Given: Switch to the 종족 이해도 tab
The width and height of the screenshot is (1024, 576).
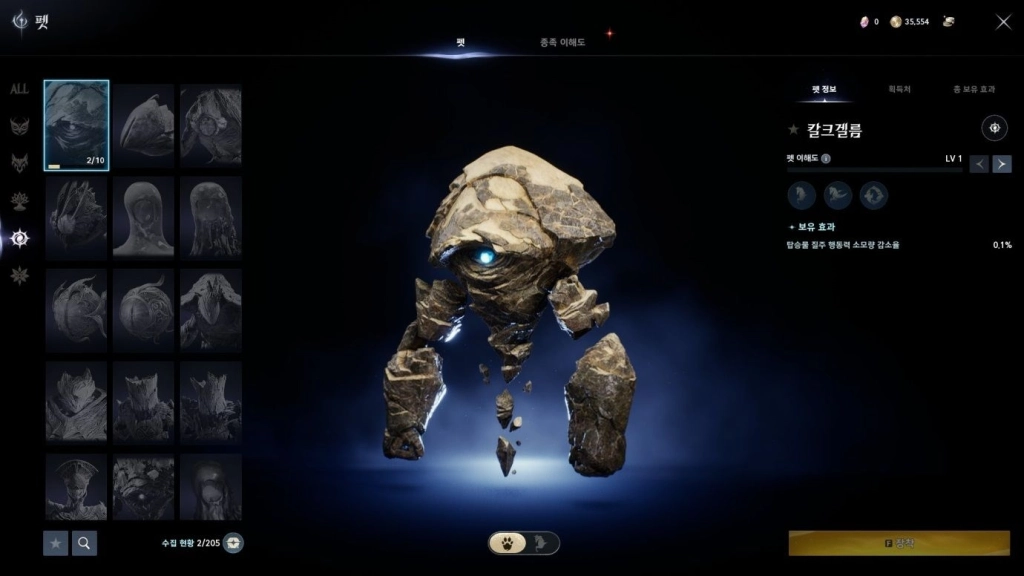Looking at the screenshot, I should coord(562,42).
